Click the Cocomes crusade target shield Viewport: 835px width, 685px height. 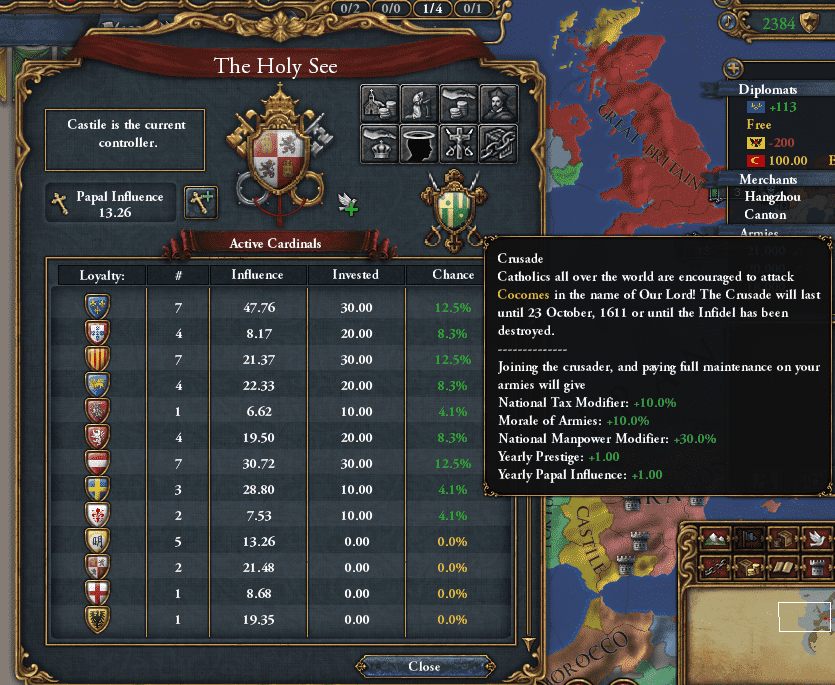click(x=452, y=210)
